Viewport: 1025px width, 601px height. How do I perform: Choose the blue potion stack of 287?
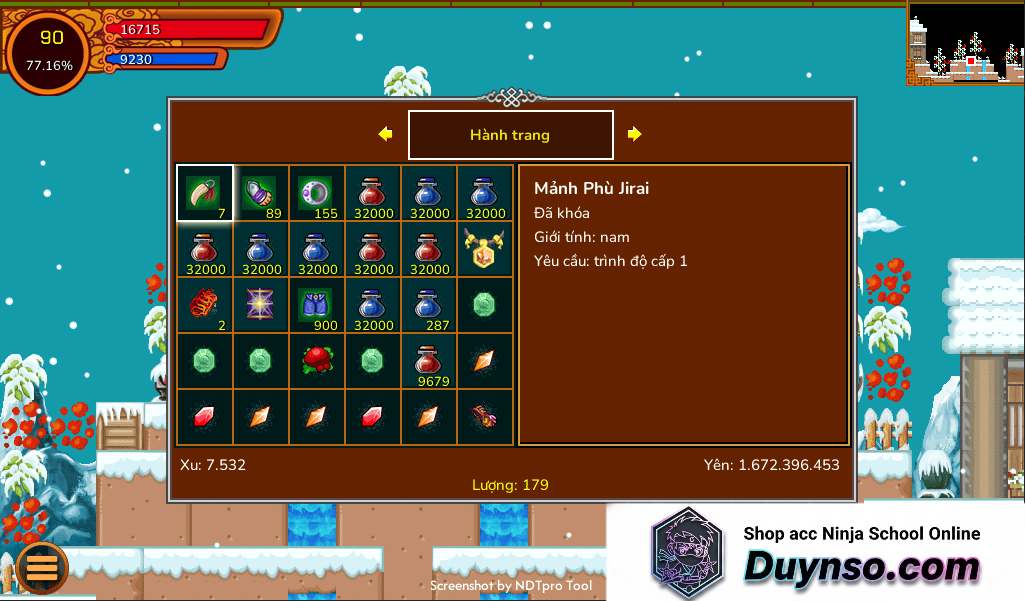[x=429, y=305]
